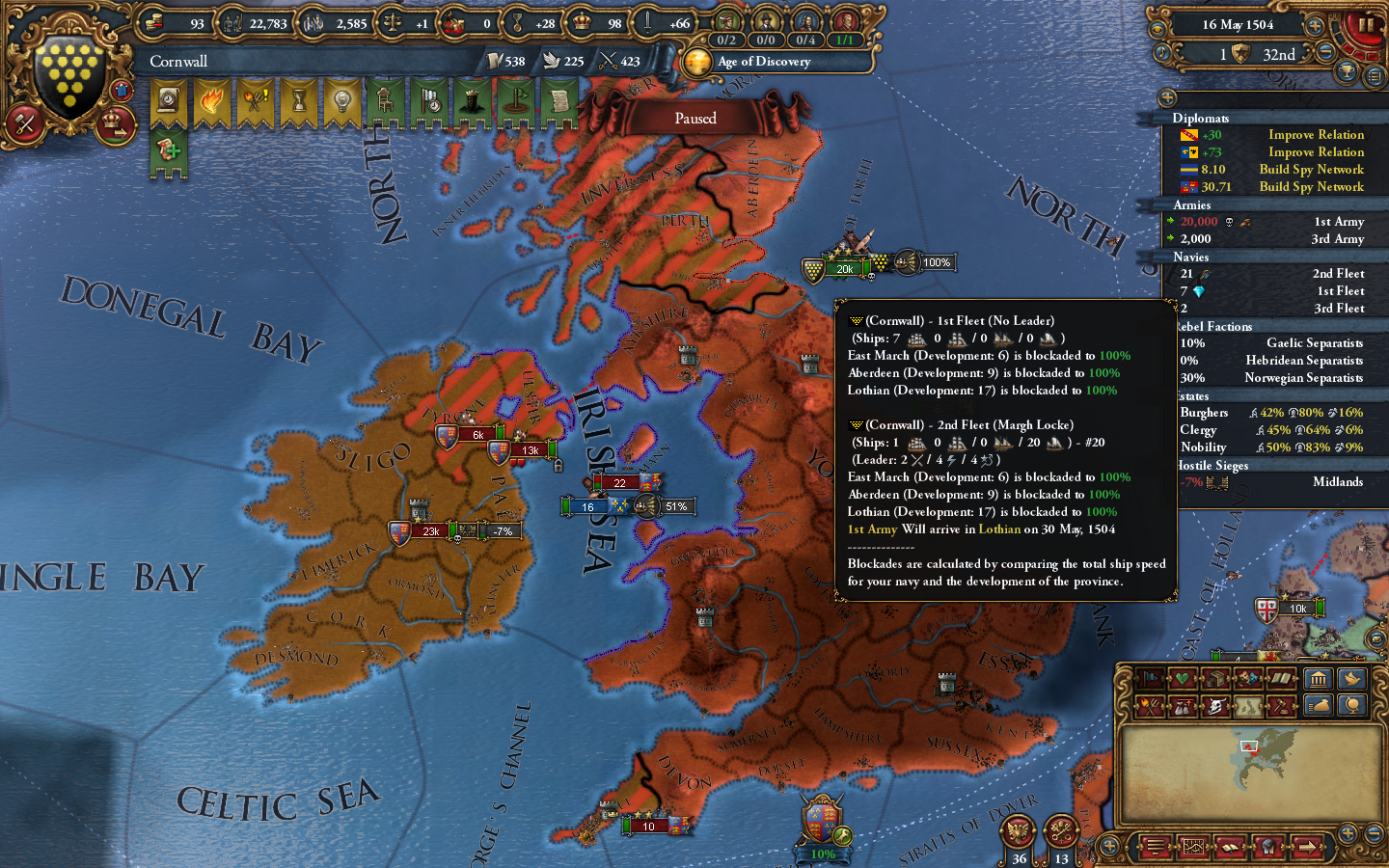Click the Lothian link in the fleet tooltip
The height and width of the screenshot is (868, 1389).
click(x=1000, y=529)
